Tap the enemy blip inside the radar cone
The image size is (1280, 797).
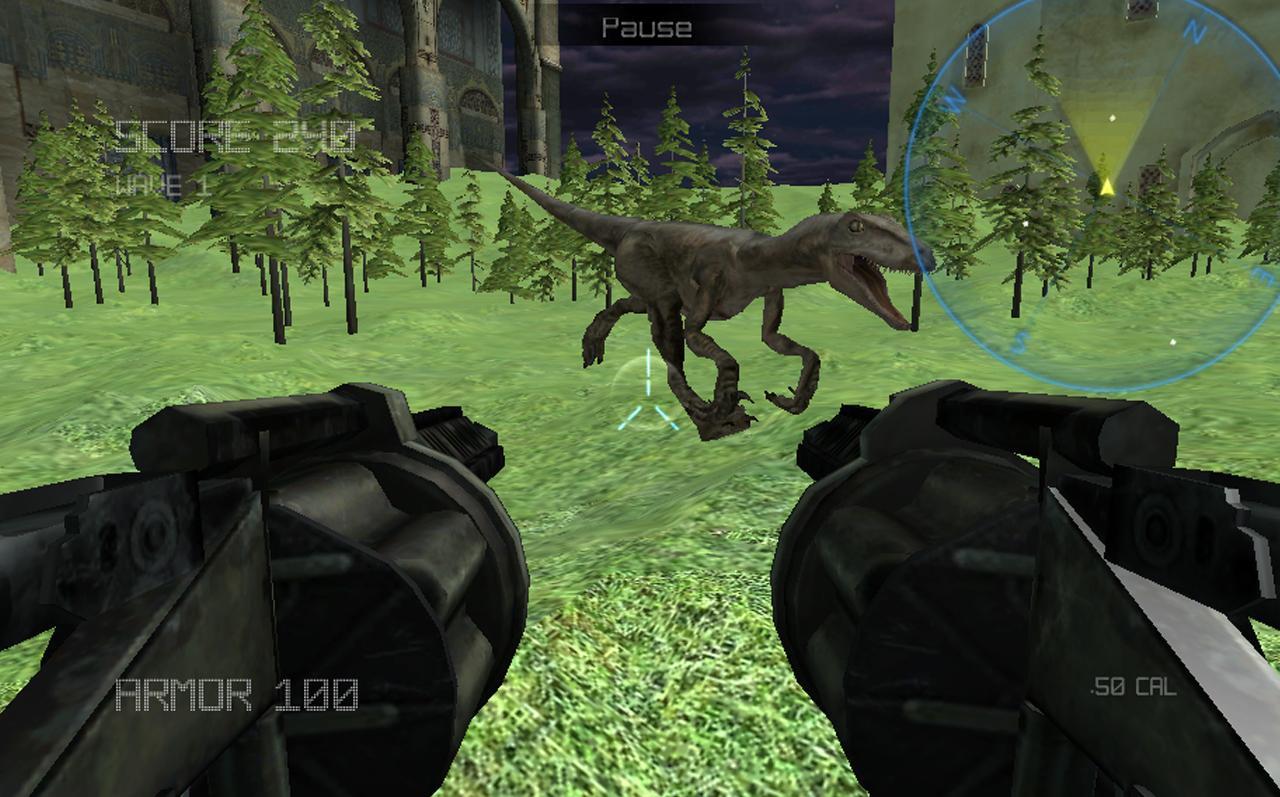point(1110,120)
